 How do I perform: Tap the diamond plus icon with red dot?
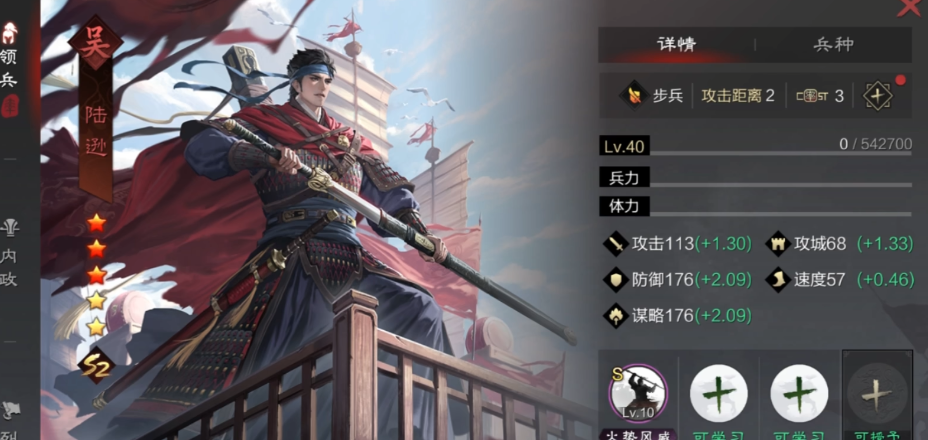point(878,96)
